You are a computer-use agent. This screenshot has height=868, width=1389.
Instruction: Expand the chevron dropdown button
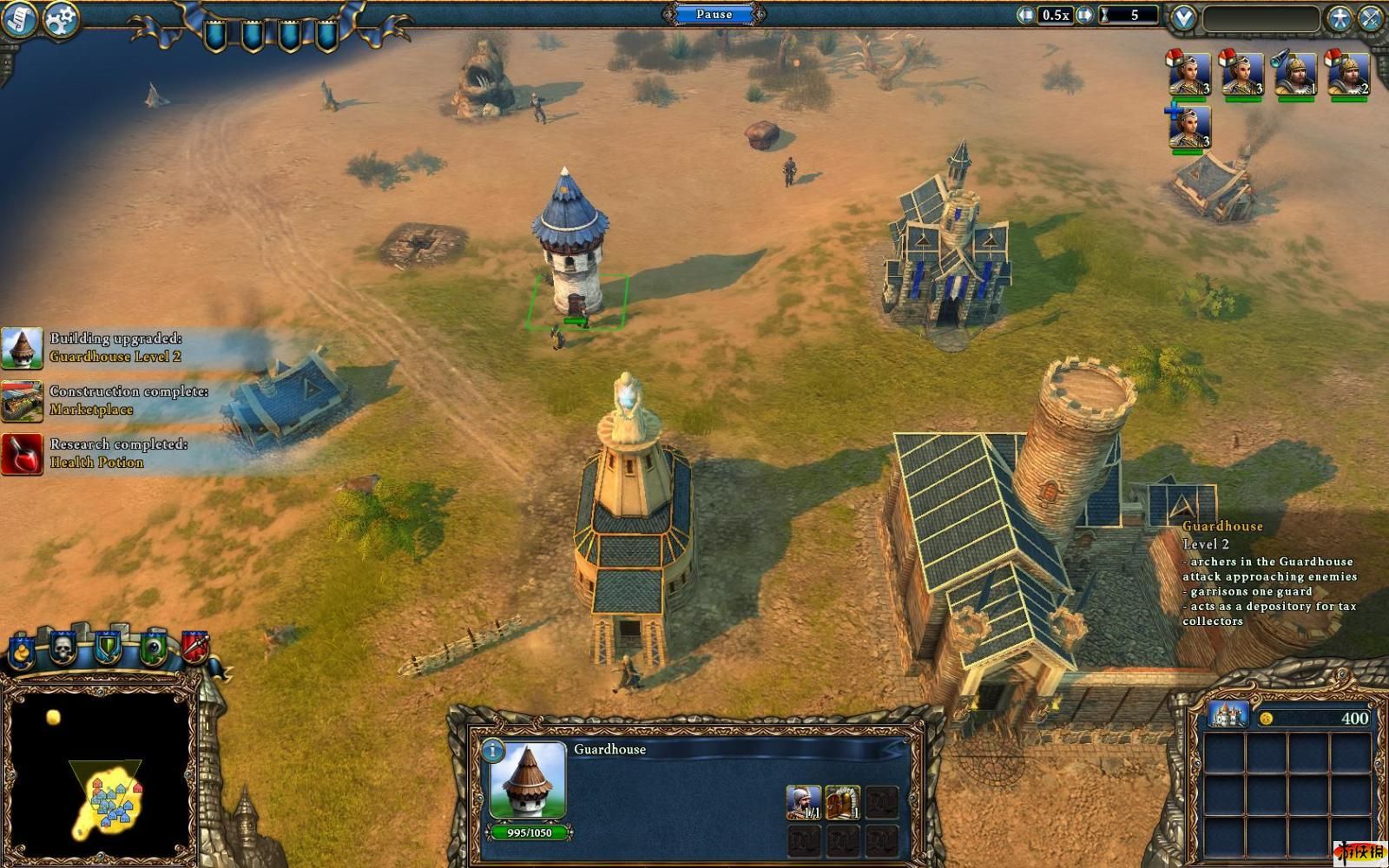(1183, 17)
